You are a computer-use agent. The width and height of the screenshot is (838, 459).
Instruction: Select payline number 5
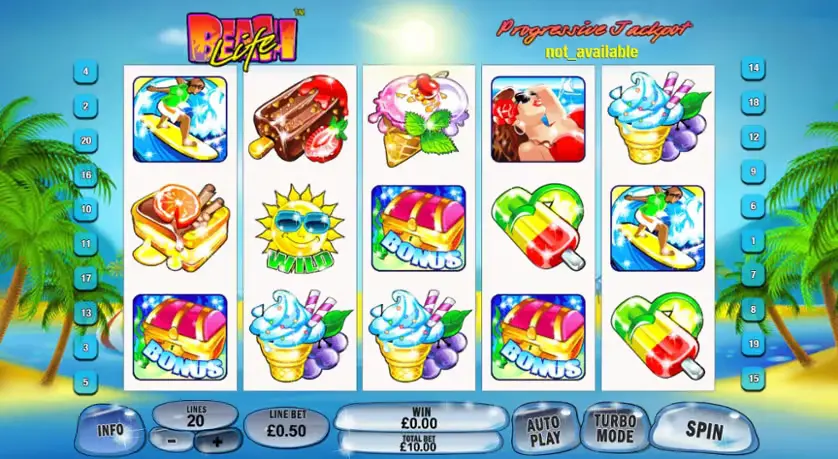(87, 381)
